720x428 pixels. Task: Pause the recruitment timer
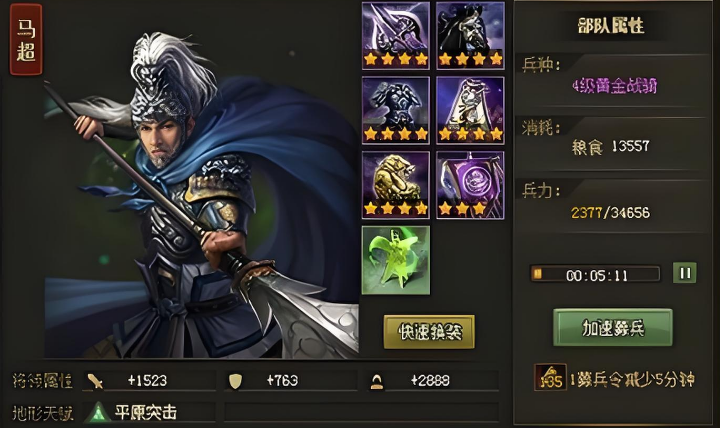(x=685, y=273)
